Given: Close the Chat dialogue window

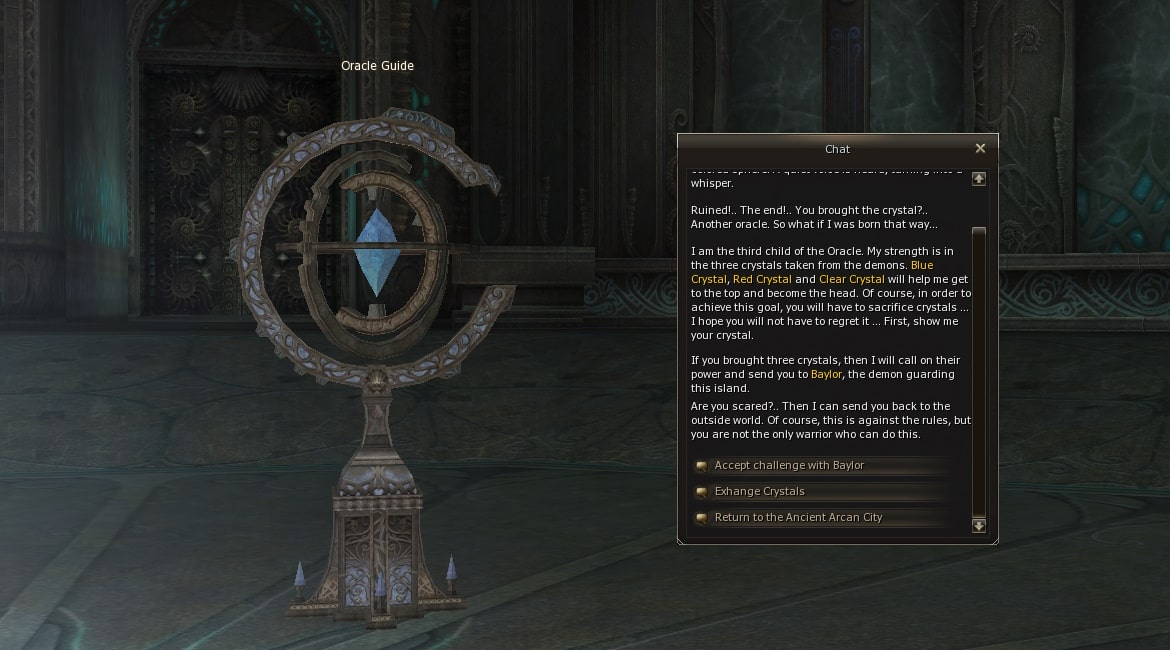Looking at the screenshot, I should 980,148.
